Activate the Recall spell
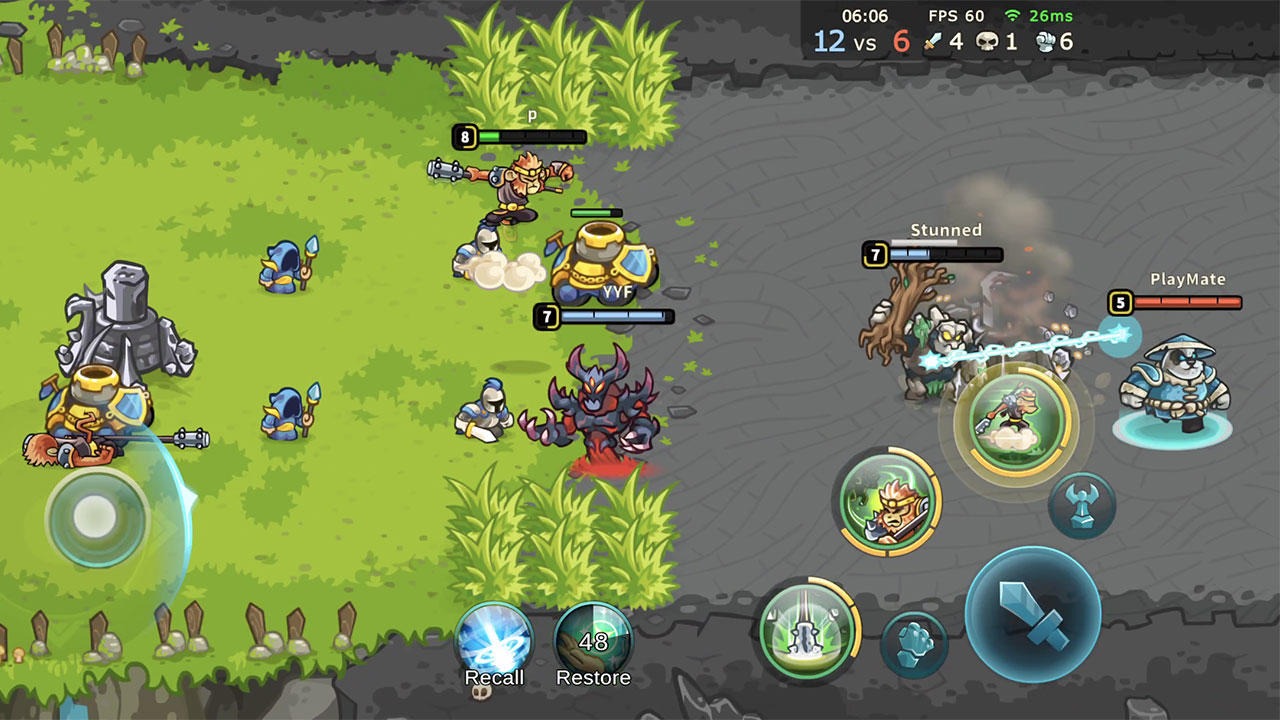The height and width of the screenshot is (720, 1280). point(494,642)
